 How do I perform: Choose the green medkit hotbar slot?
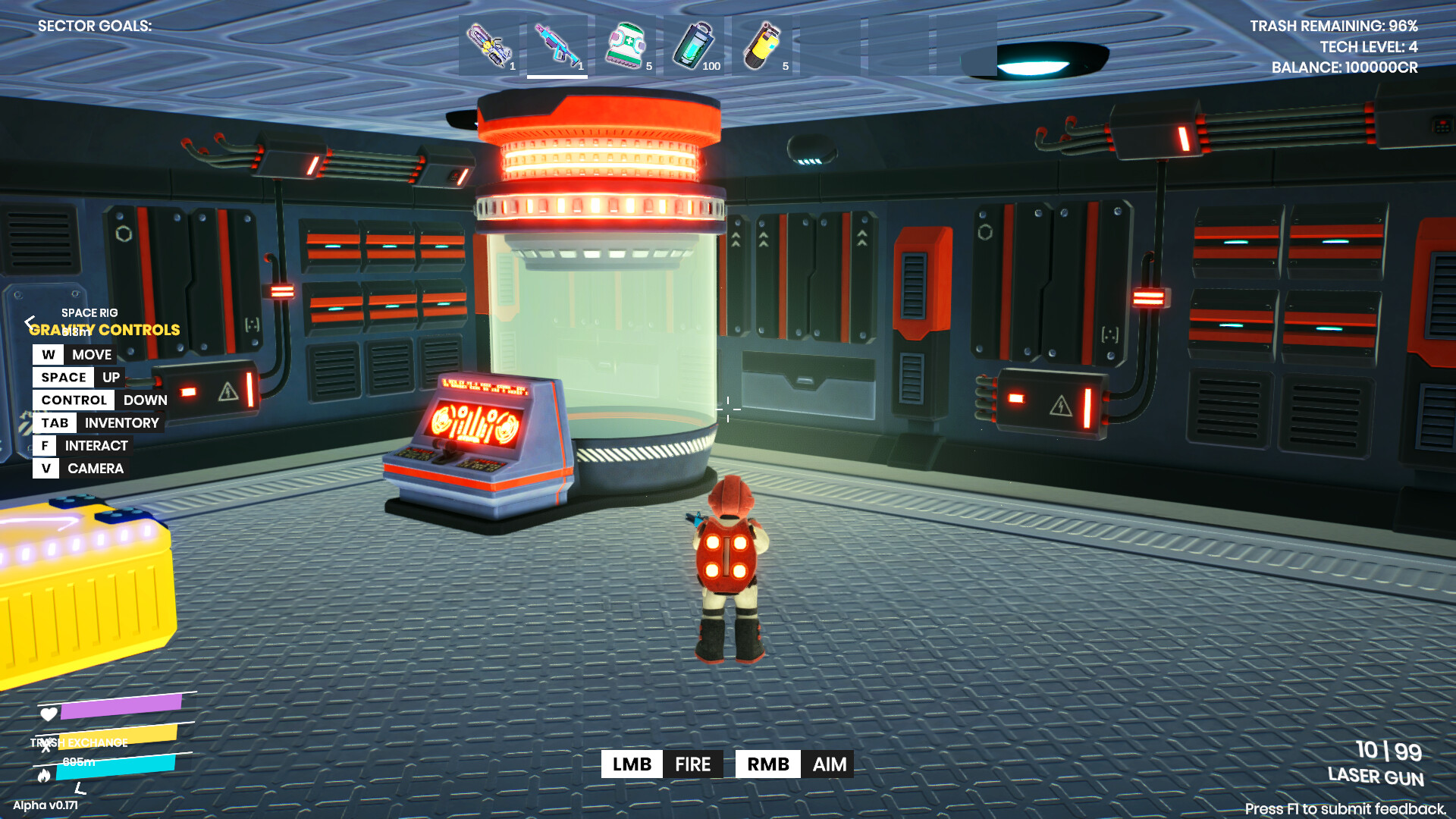[626, 45]
